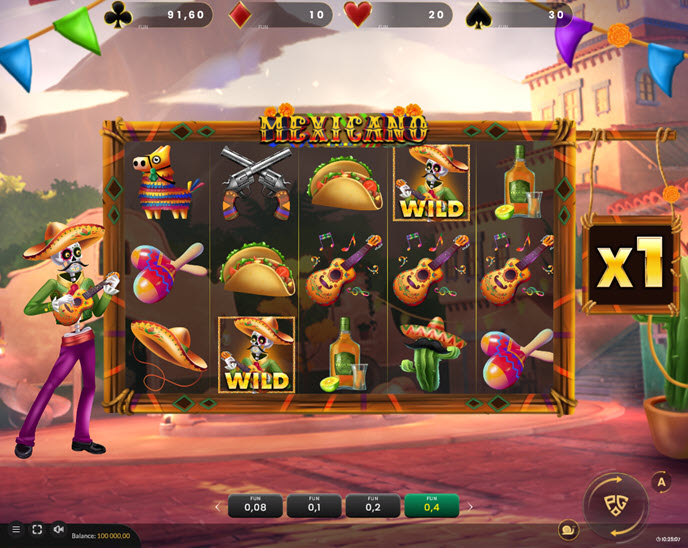Toggle the snail speed mode button
The height and width of the screenshot is (548, 688).
tap(569, 531)
